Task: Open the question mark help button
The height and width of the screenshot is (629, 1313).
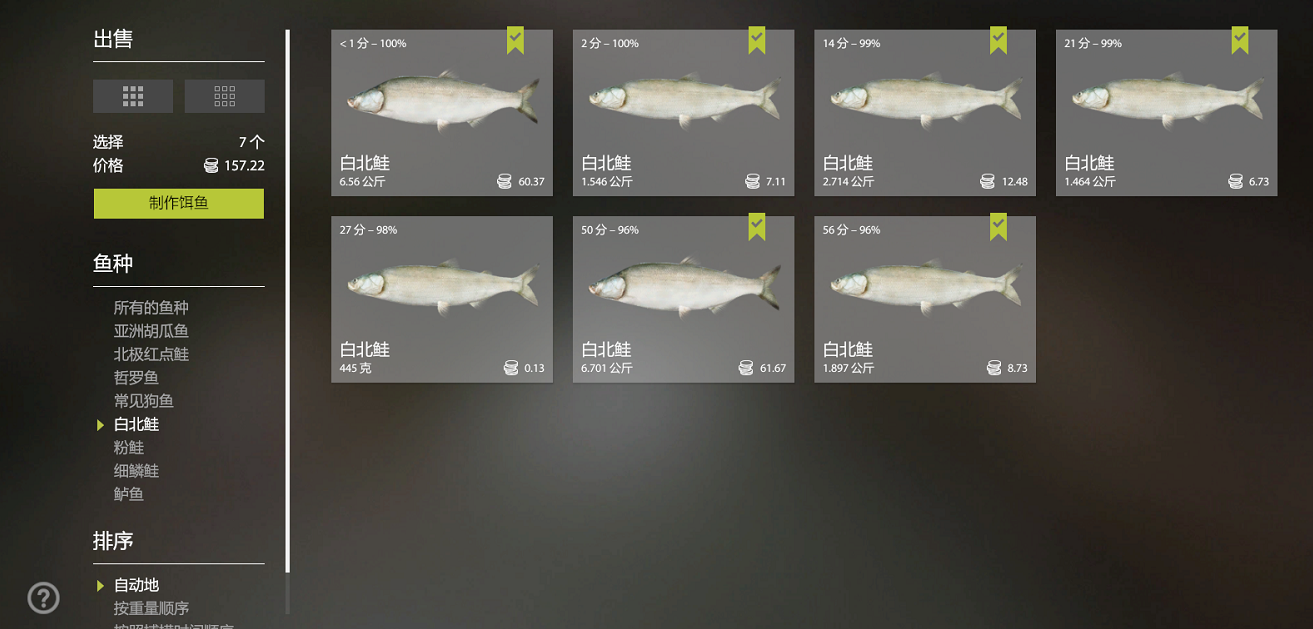Action: [x=43, y=598]
